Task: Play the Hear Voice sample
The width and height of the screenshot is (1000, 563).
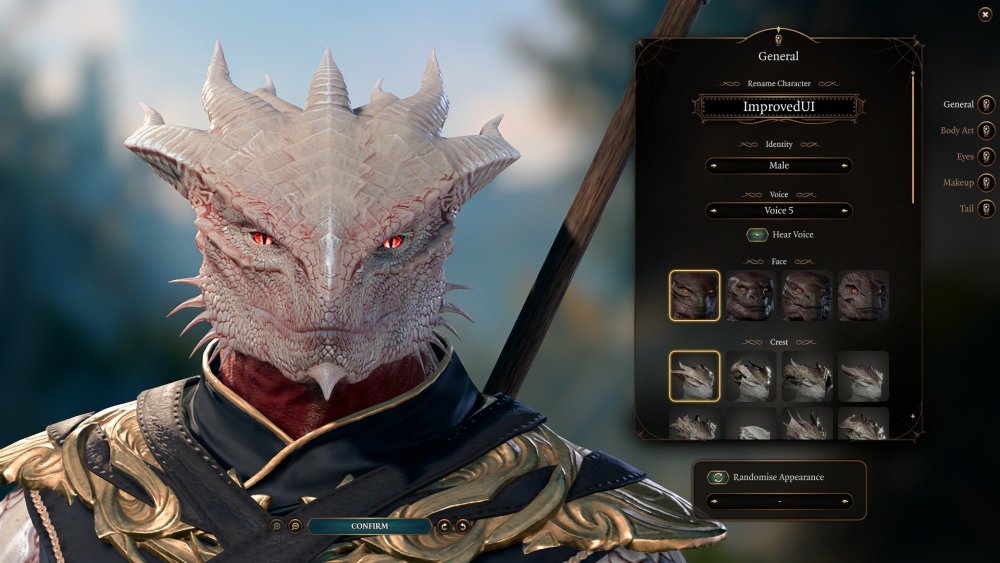Action: tap(758, 235)
